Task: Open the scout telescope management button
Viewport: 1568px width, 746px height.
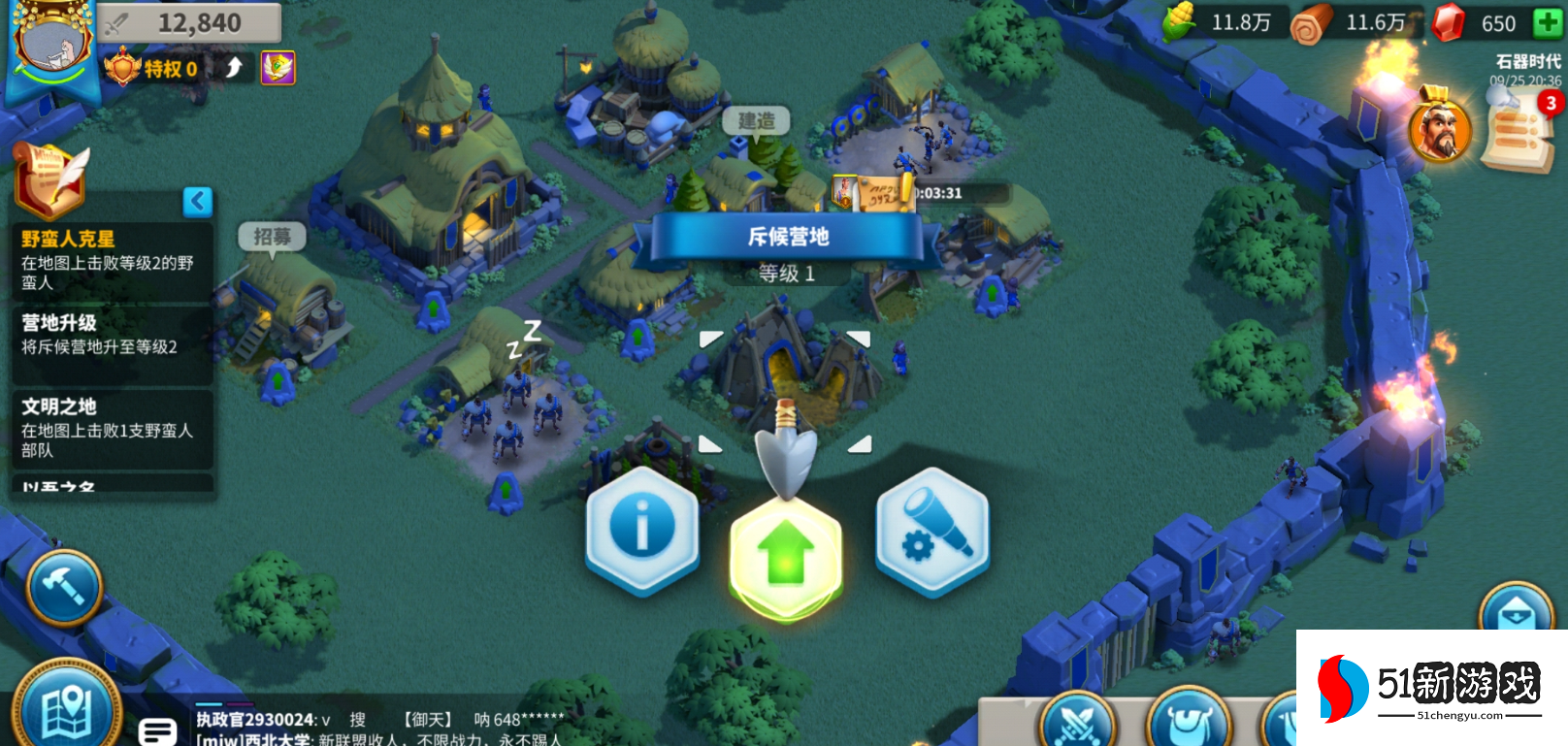Action: 932,532
